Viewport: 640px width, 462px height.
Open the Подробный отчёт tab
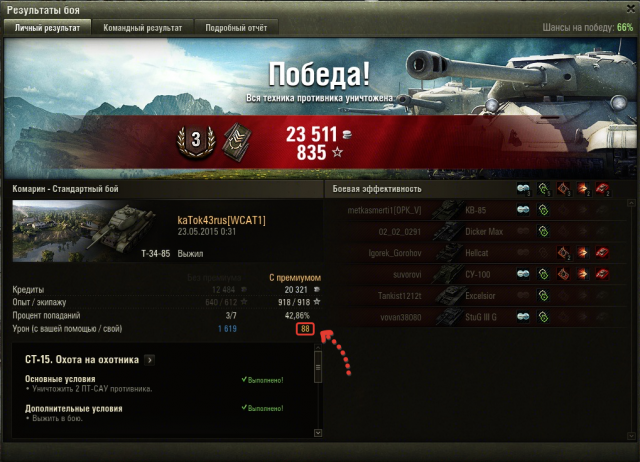pyautogui.click(x=237, y=28)
